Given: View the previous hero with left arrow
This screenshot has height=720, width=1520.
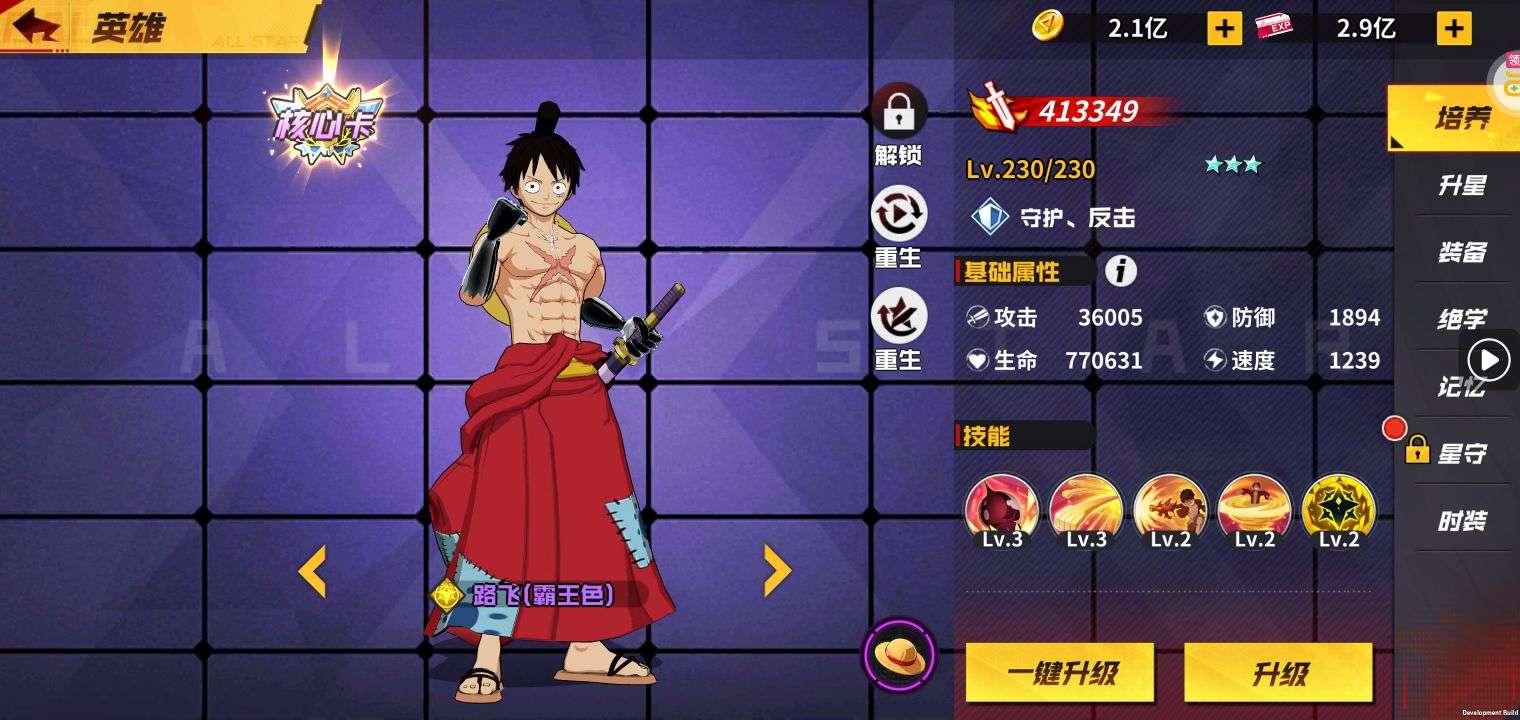Looking at the screenshot, I should (x=312, y=571).
